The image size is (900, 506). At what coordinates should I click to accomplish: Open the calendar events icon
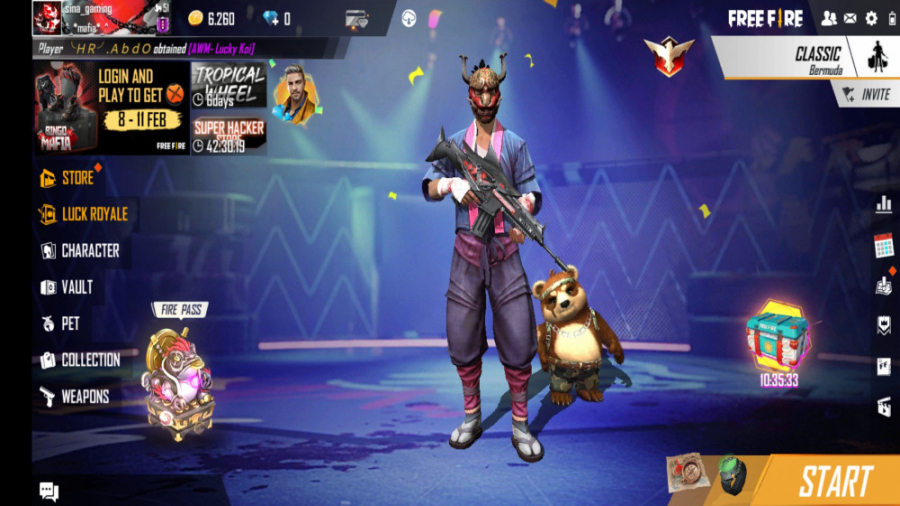[x=883, y=245]
